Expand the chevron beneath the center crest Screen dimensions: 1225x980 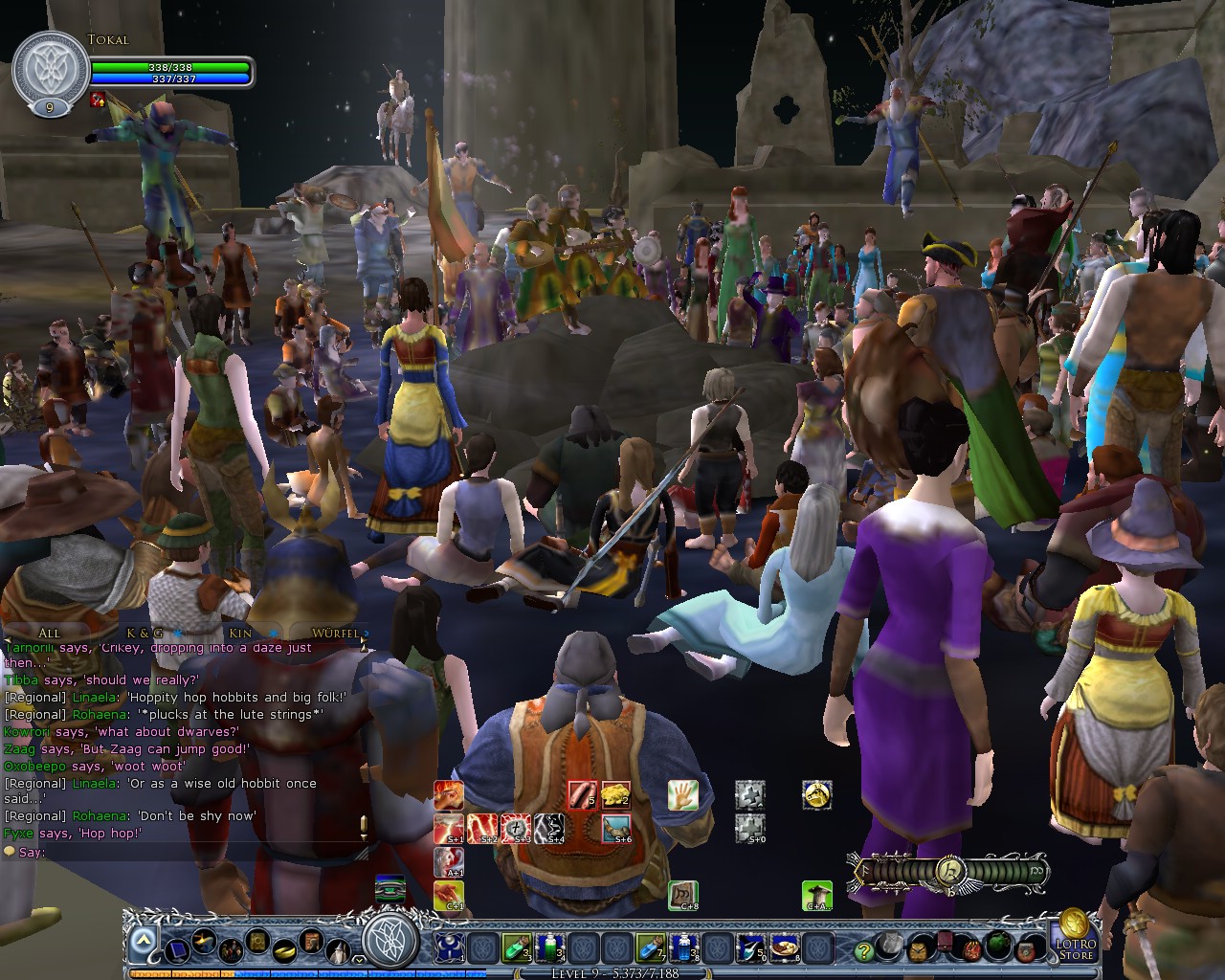click(x=358, y=962)
